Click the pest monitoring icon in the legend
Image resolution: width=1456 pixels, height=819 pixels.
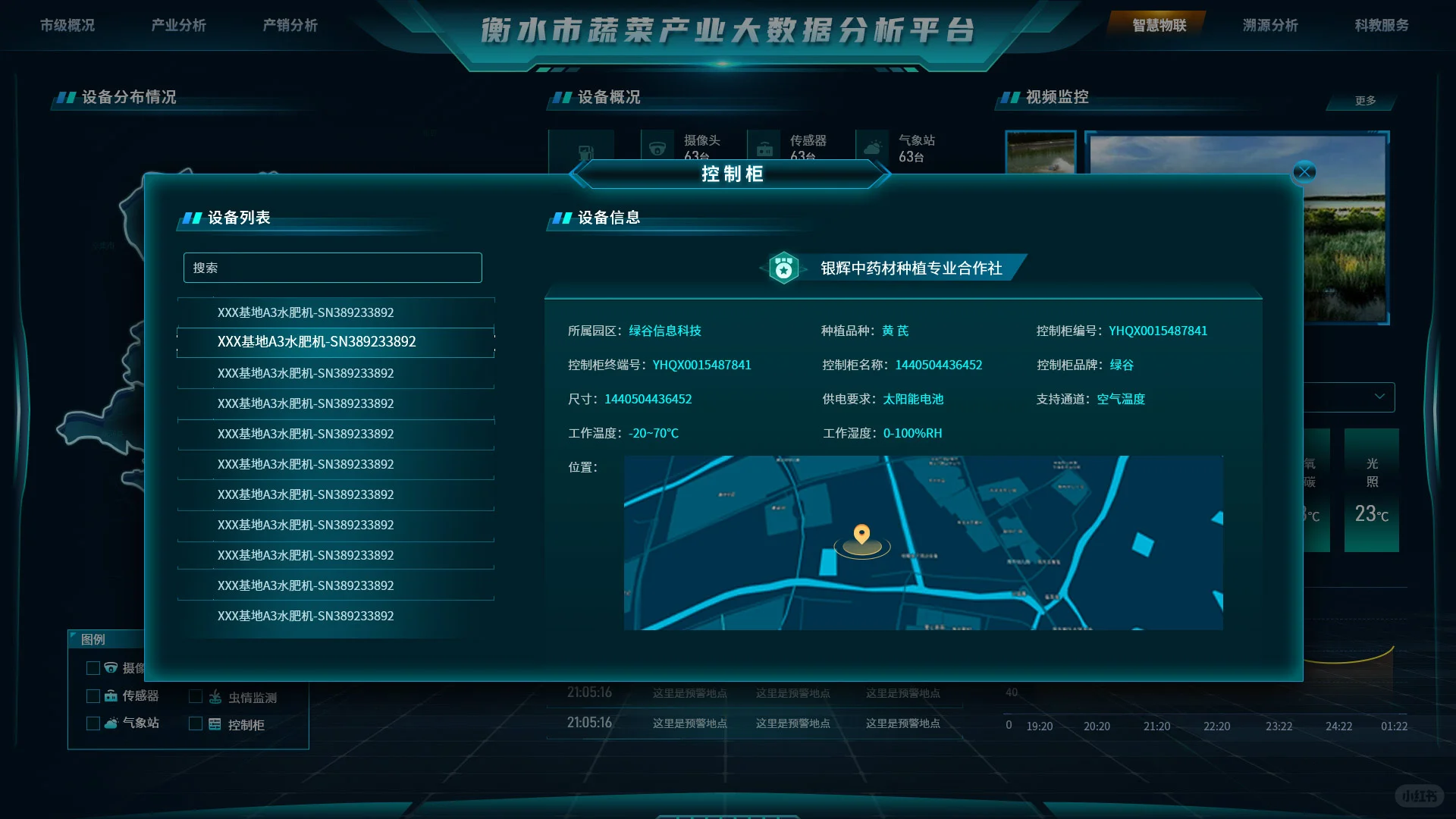(215, 697)
